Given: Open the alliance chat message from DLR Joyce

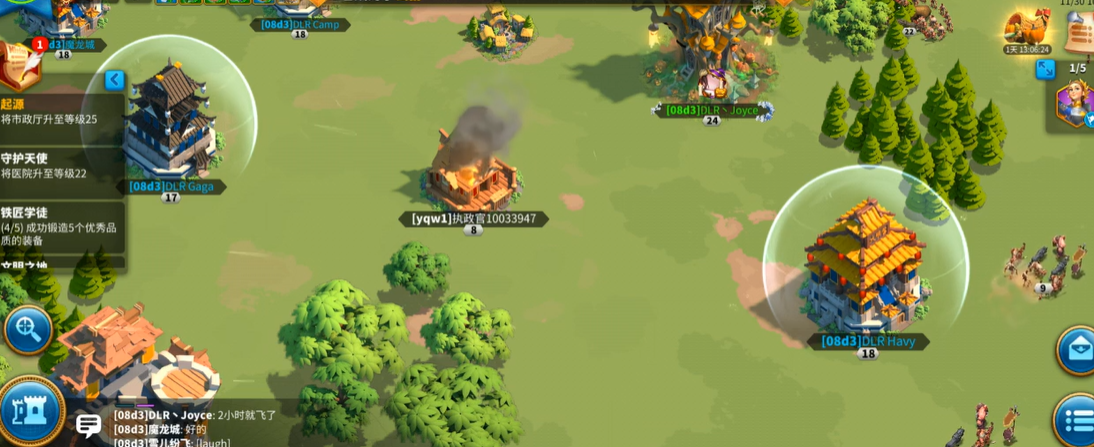Looking at the screenshot, I should pyautogui.click(x=195, y=415).
